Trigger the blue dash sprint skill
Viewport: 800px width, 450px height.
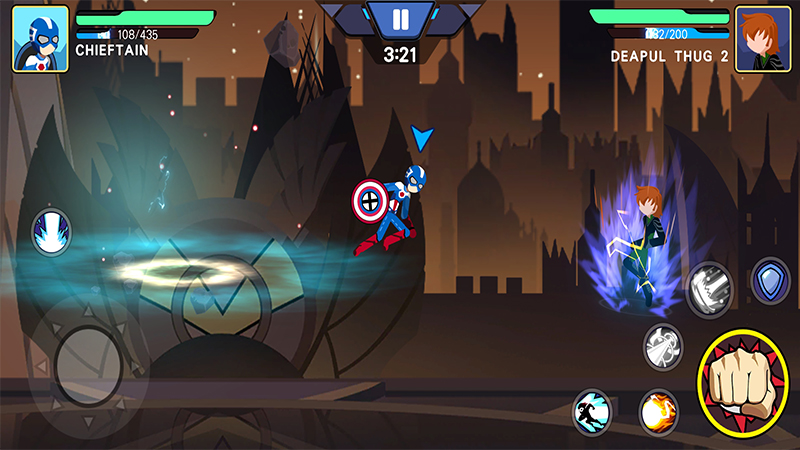pyautogui.click(x=592, y=410)
